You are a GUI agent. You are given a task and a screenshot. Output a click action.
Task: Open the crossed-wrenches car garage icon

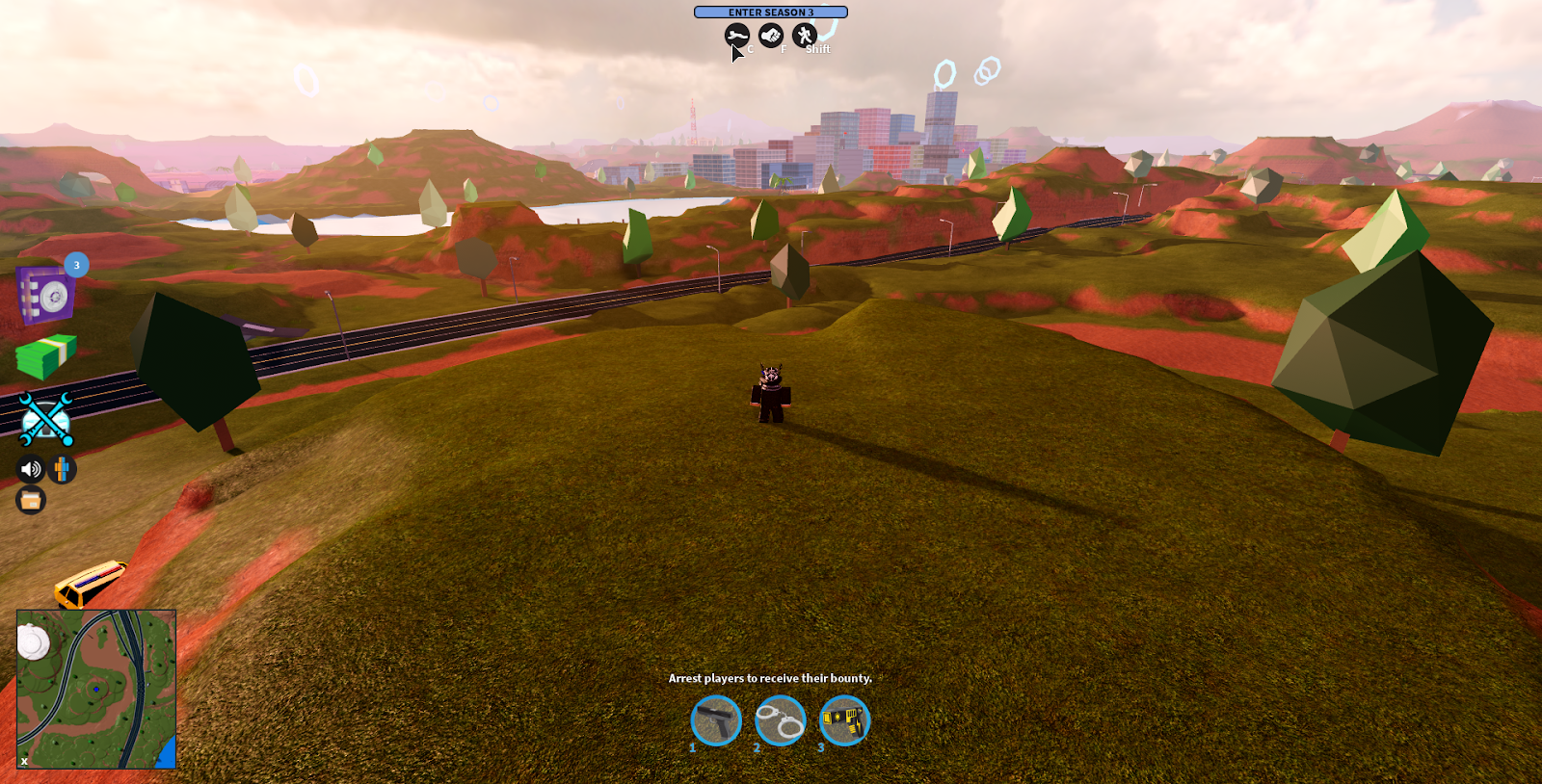tap(45, 420)
